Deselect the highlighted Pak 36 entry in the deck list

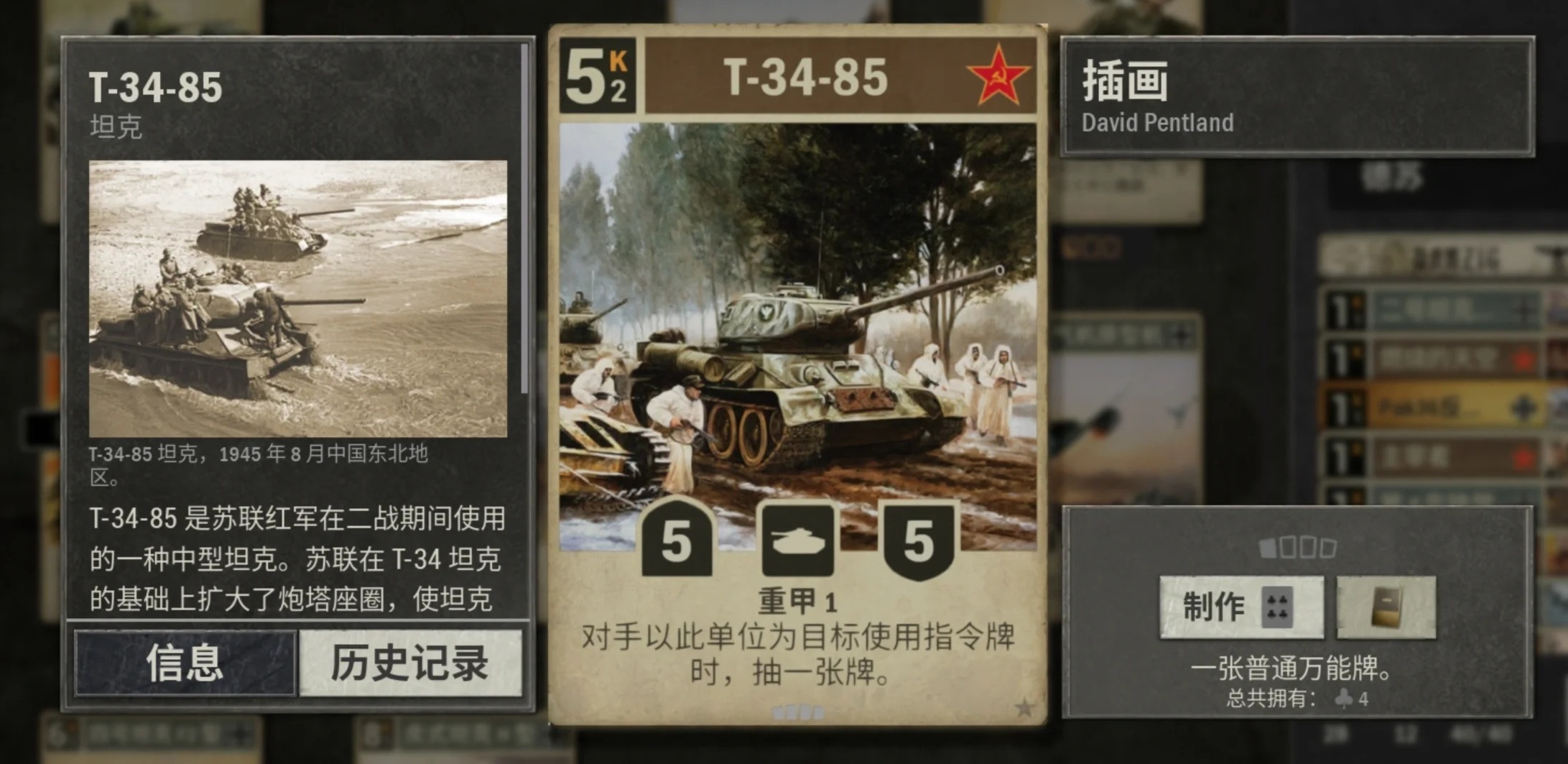click(x=1457, y=404)
